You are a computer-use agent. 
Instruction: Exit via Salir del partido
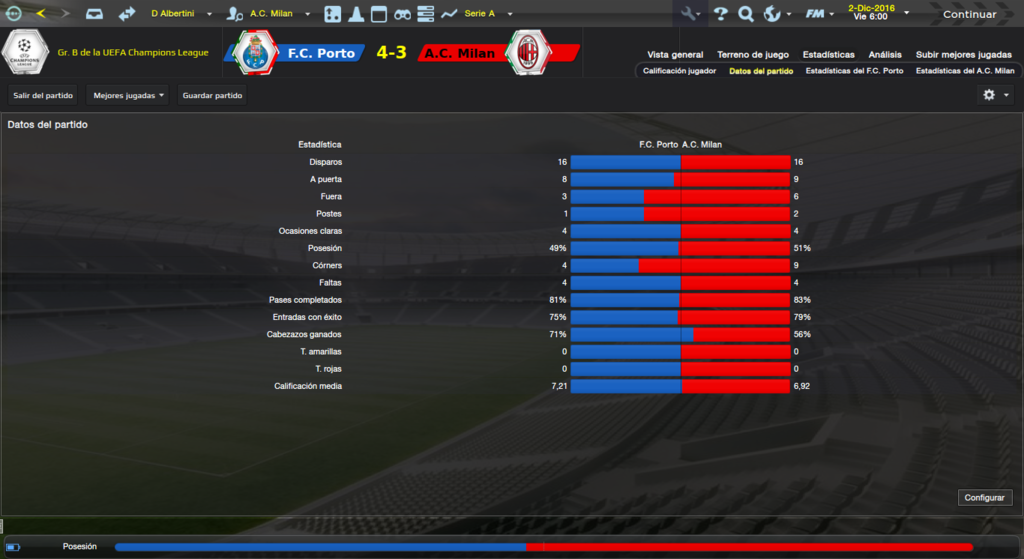click(x=43, y=96)
